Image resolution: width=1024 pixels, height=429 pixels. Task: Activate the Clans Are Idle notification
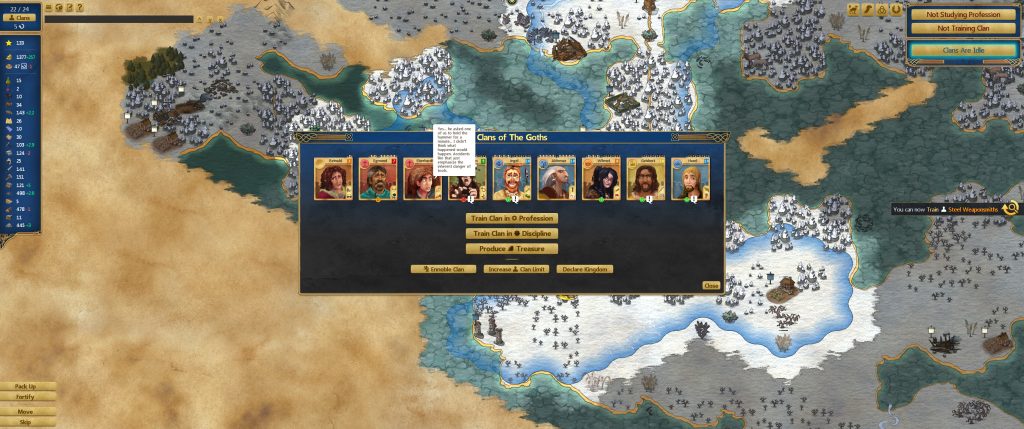[x=966, y=49]
